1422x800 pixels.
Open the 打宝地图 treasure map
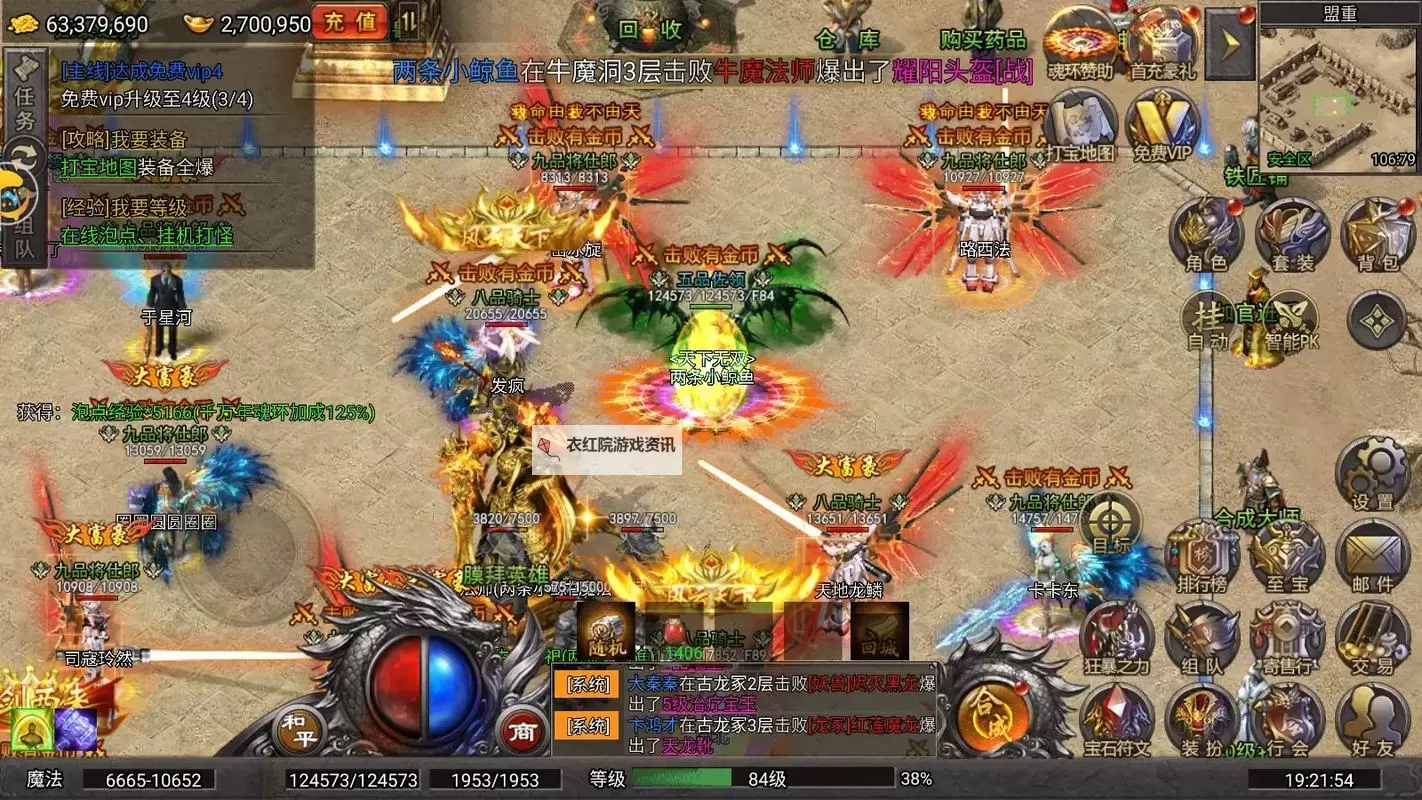click(x=1081, y=127)
